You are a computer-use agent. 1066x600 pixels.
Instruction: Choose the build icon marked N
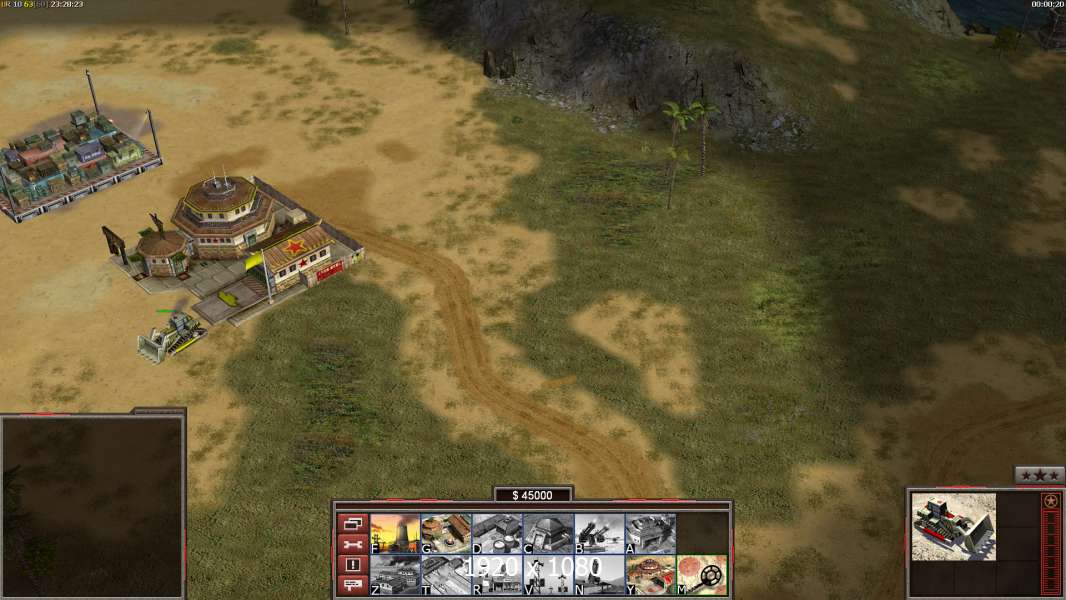point(599,575)
